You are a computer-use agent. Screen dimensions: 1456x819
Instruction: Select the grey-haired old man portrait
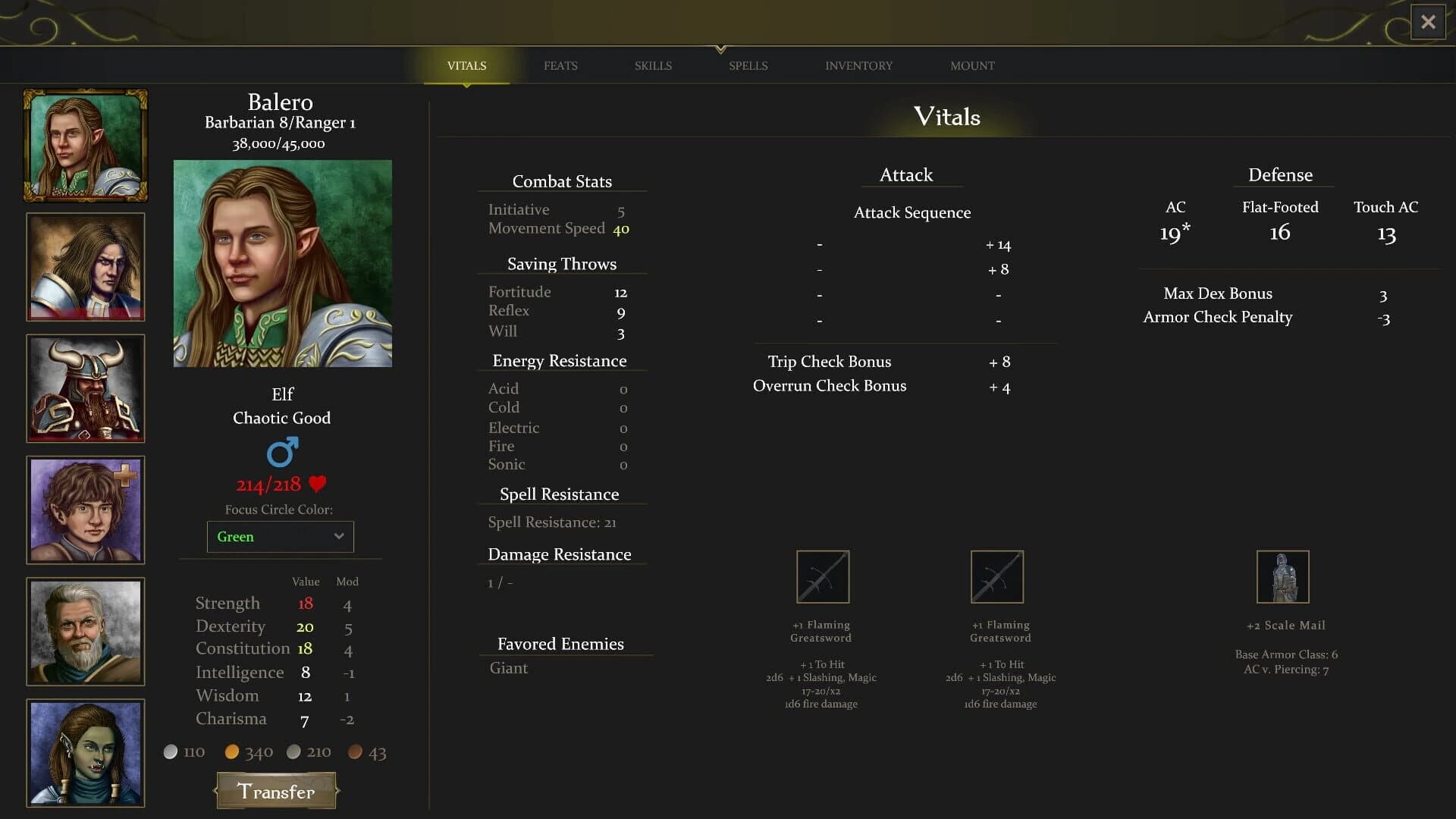point(86,631)
